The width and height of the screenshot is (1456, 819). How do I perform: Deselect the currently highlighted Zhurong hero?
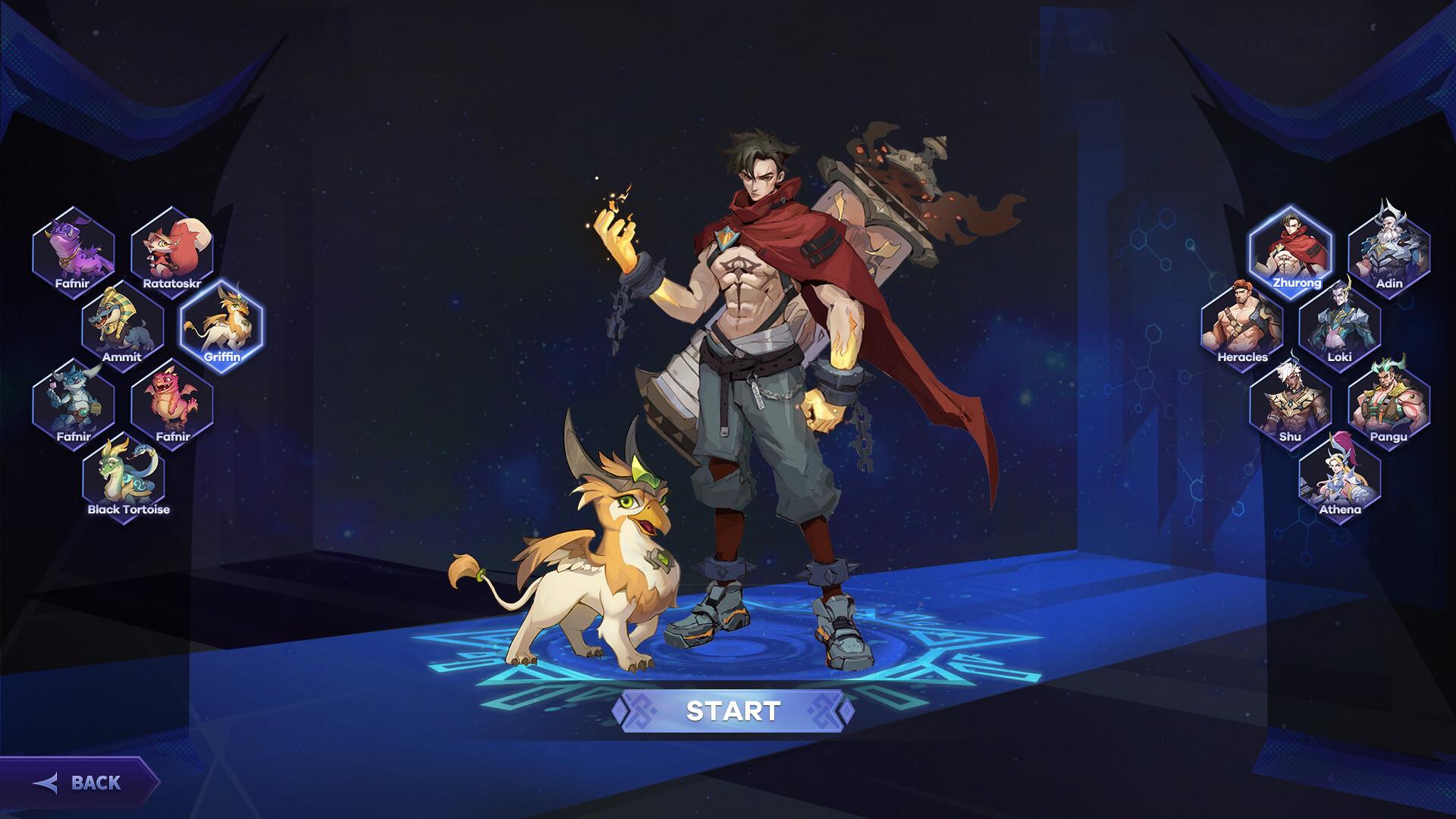click(1291, 249)
